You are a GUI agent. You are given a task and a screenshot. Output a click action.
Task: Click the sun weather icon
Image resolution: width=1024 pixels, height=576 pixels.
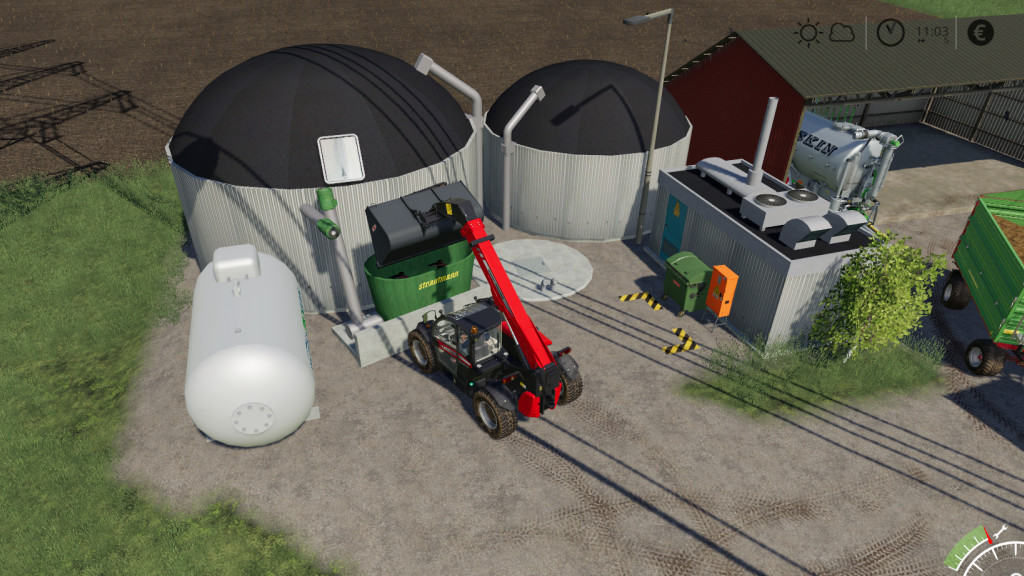coord(808,32)
